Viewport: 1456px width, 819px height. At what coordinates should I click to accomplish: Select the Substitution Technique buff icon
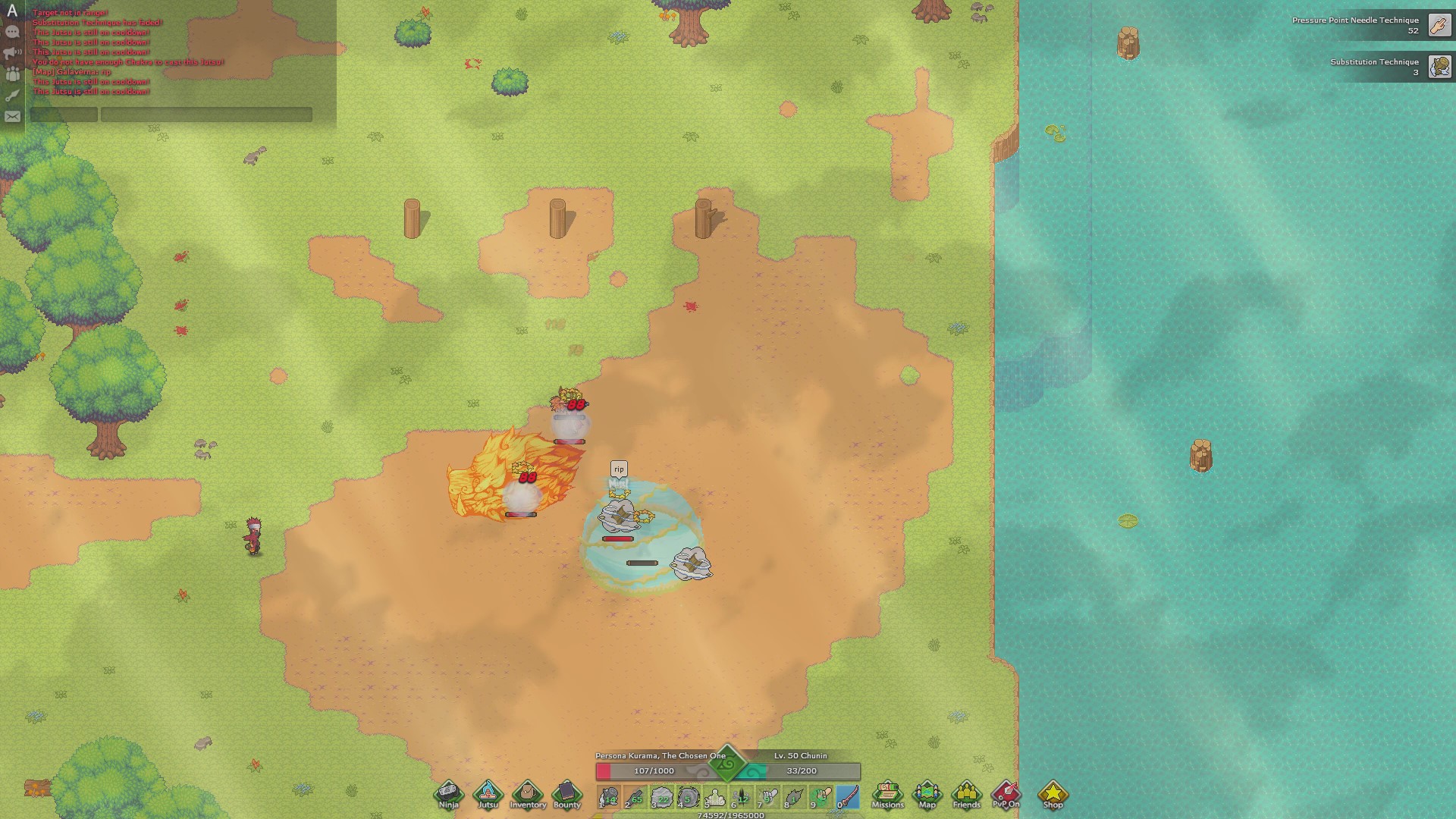(1439, 67)
